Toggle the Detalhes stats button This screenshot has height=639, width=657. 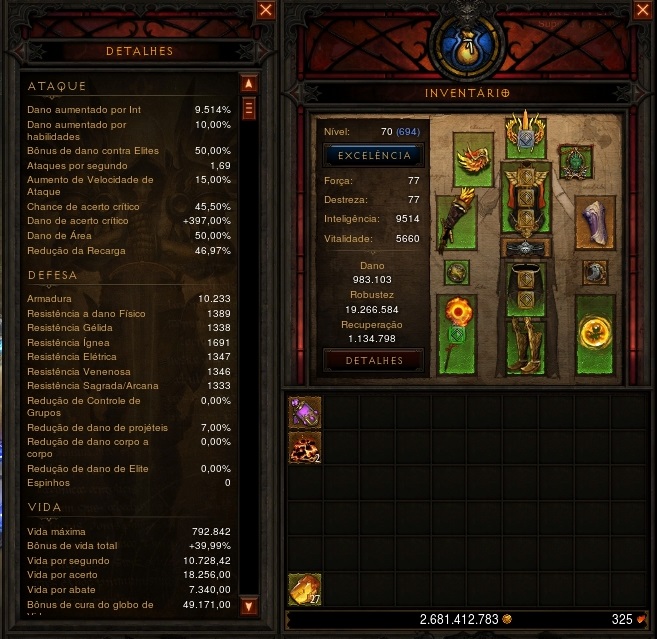click(x=374, y=361)
